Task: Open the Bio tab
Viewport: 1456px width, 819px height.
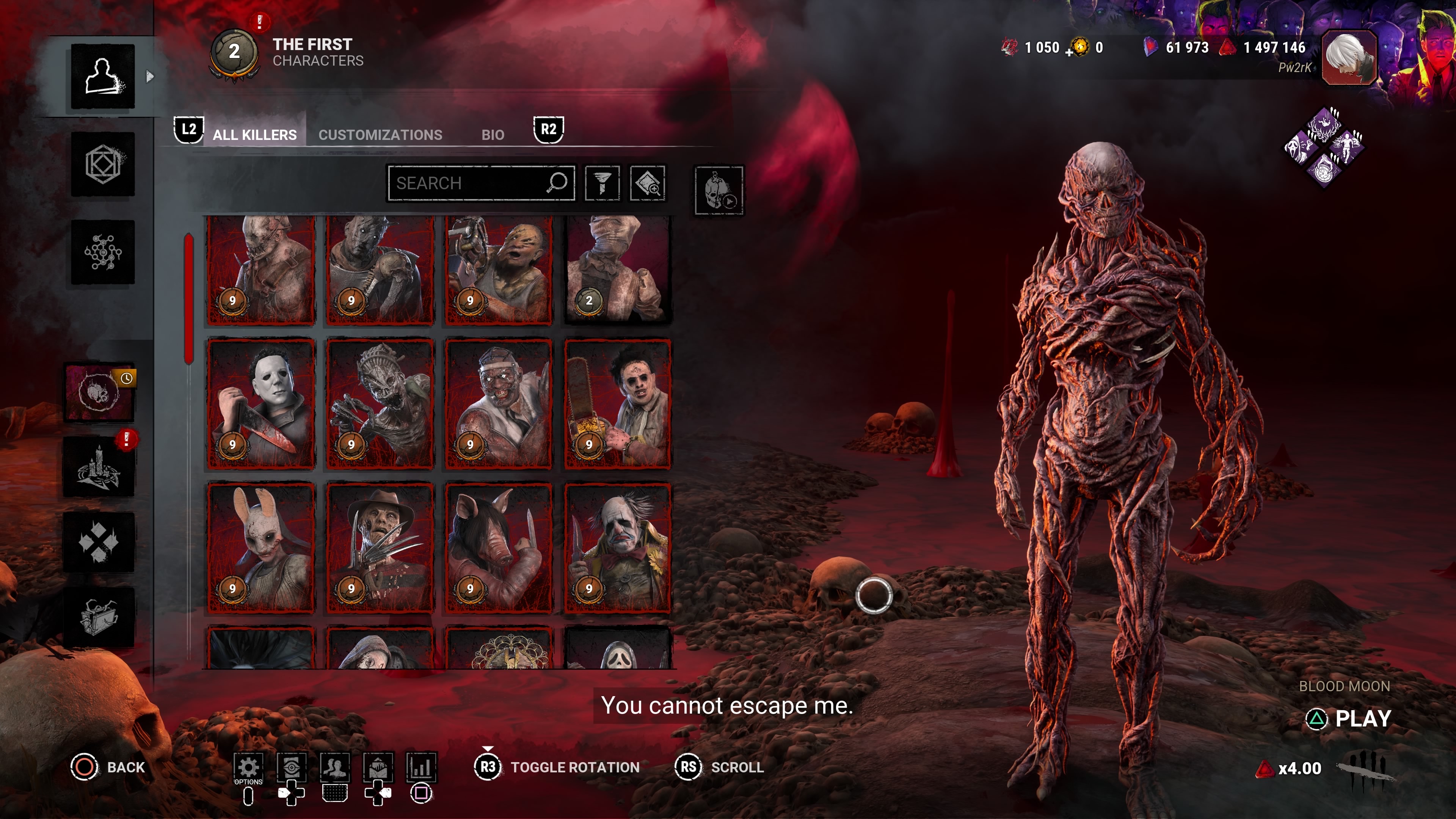Action: pos(492,135)
